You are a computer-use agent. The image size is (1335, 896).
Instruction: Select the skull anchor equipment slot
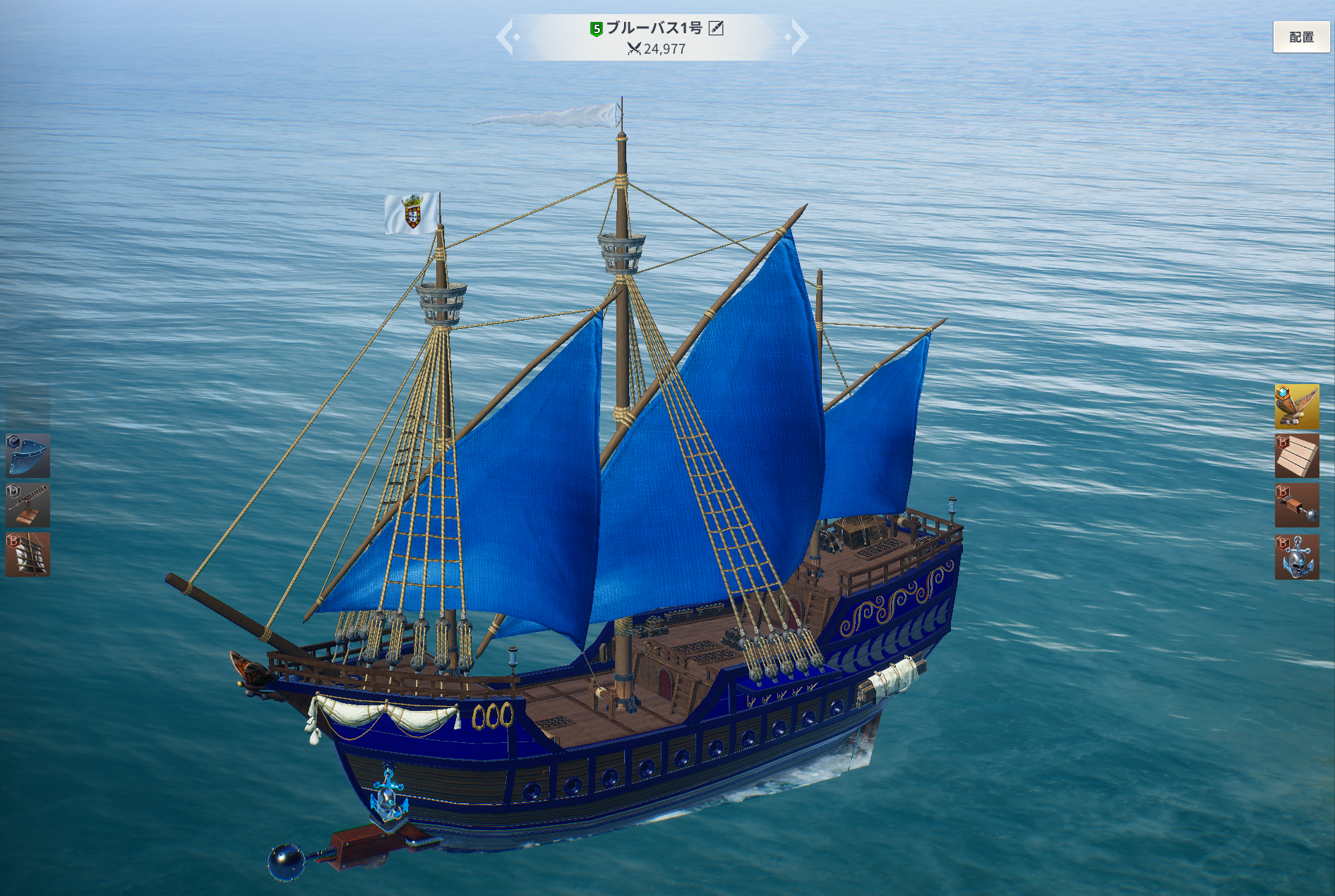[x=1296, y=557]
